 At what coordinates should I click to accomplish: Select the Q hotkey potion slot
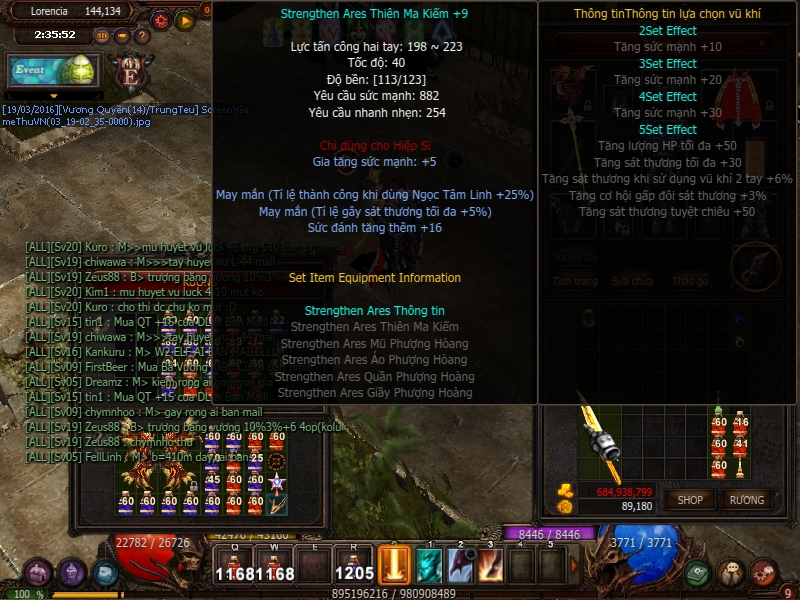[x=232, y=566]
